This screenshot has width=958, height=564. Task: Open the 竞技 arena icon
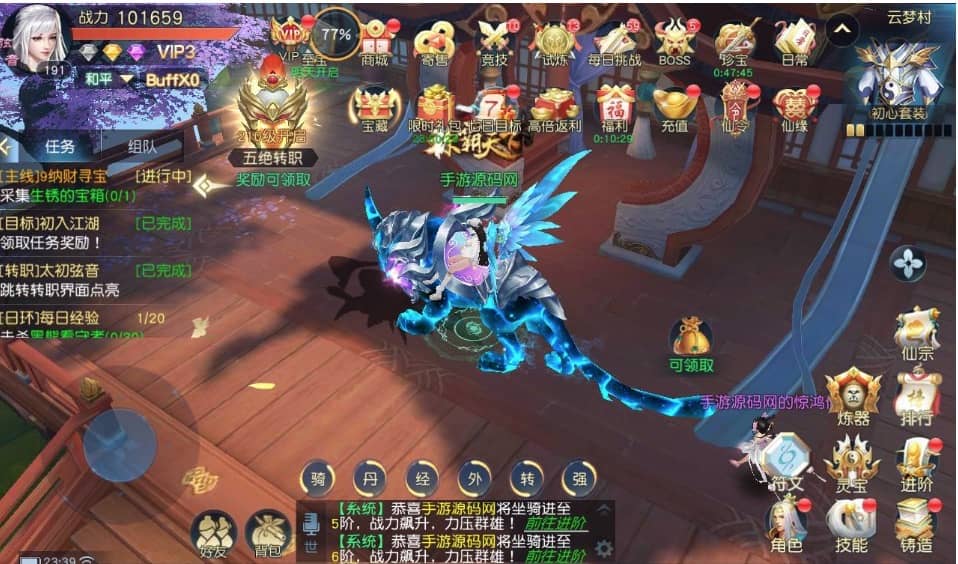click(494, 42)
